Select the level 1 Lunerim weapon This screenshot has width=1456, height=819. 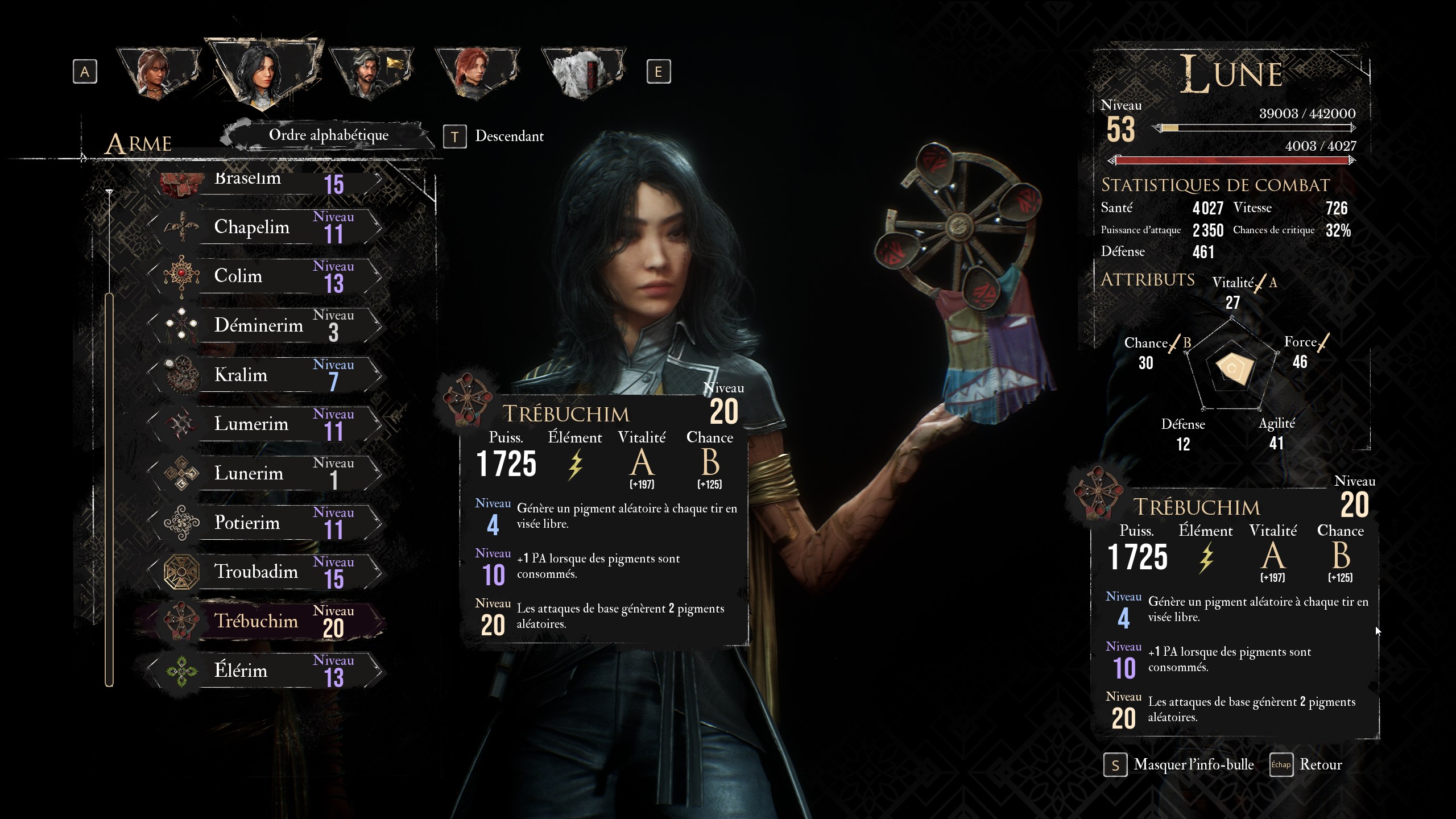coord(266,473)
